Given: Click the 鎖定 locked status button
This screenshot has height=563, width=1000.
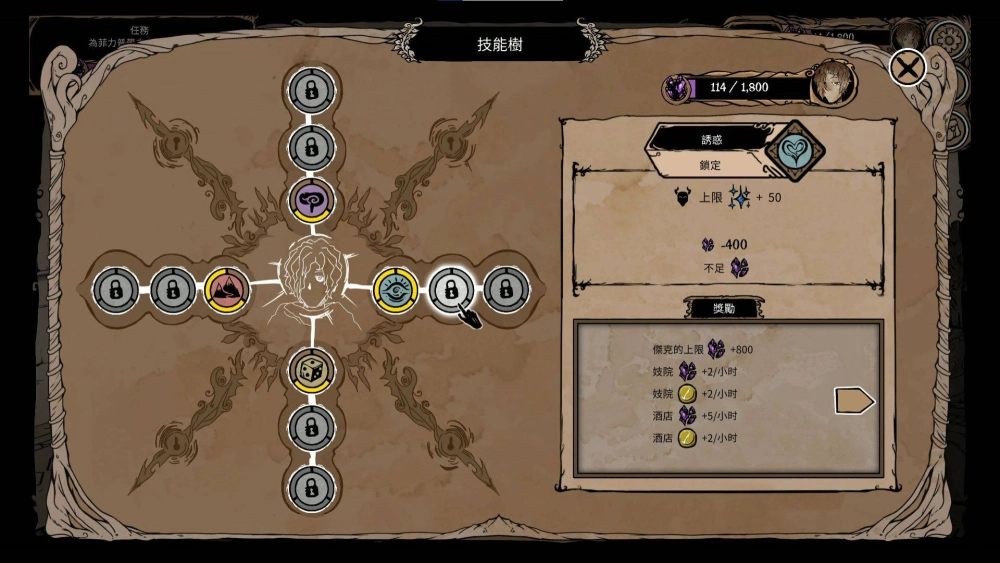Looking at the screenshot, I should click(x=709, y=165).
